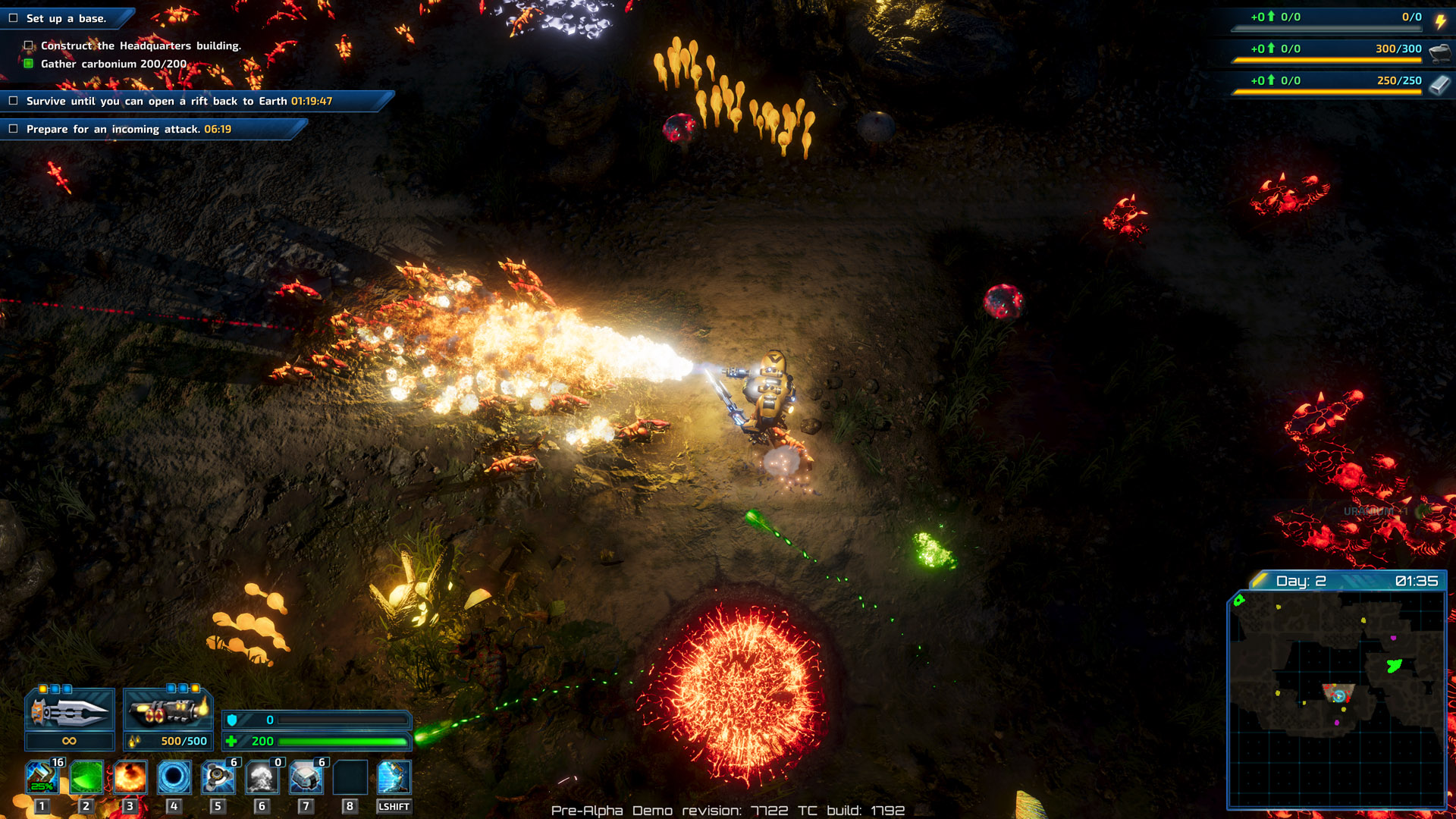Trigger the fiery explosion ability
Screen dimensions: 1456x819
click(130, 777)
